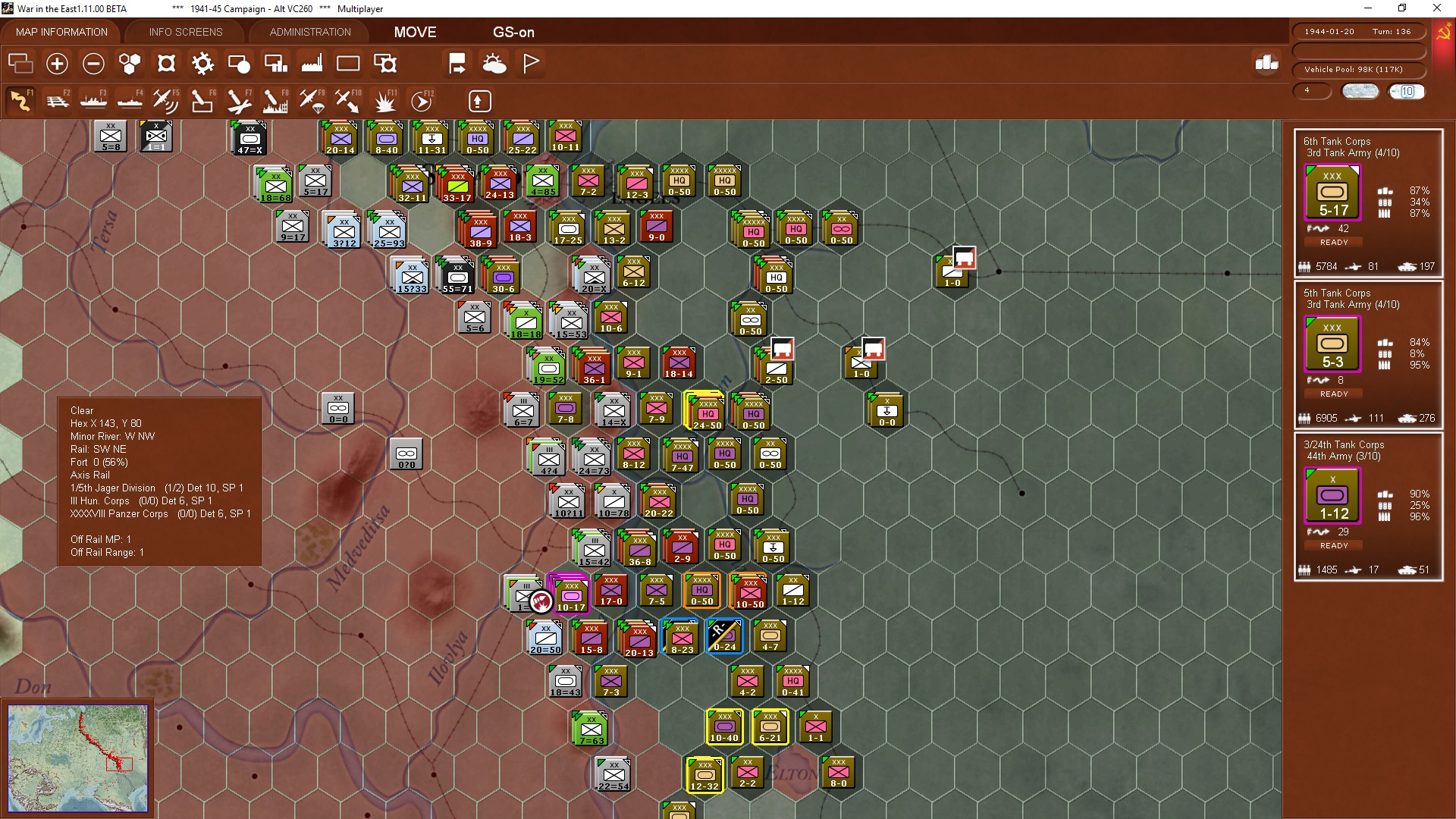Viewport: 1456px width, 819px height.
Task: Toggle the GS-on ground support setting
Action: click(514, 32)
